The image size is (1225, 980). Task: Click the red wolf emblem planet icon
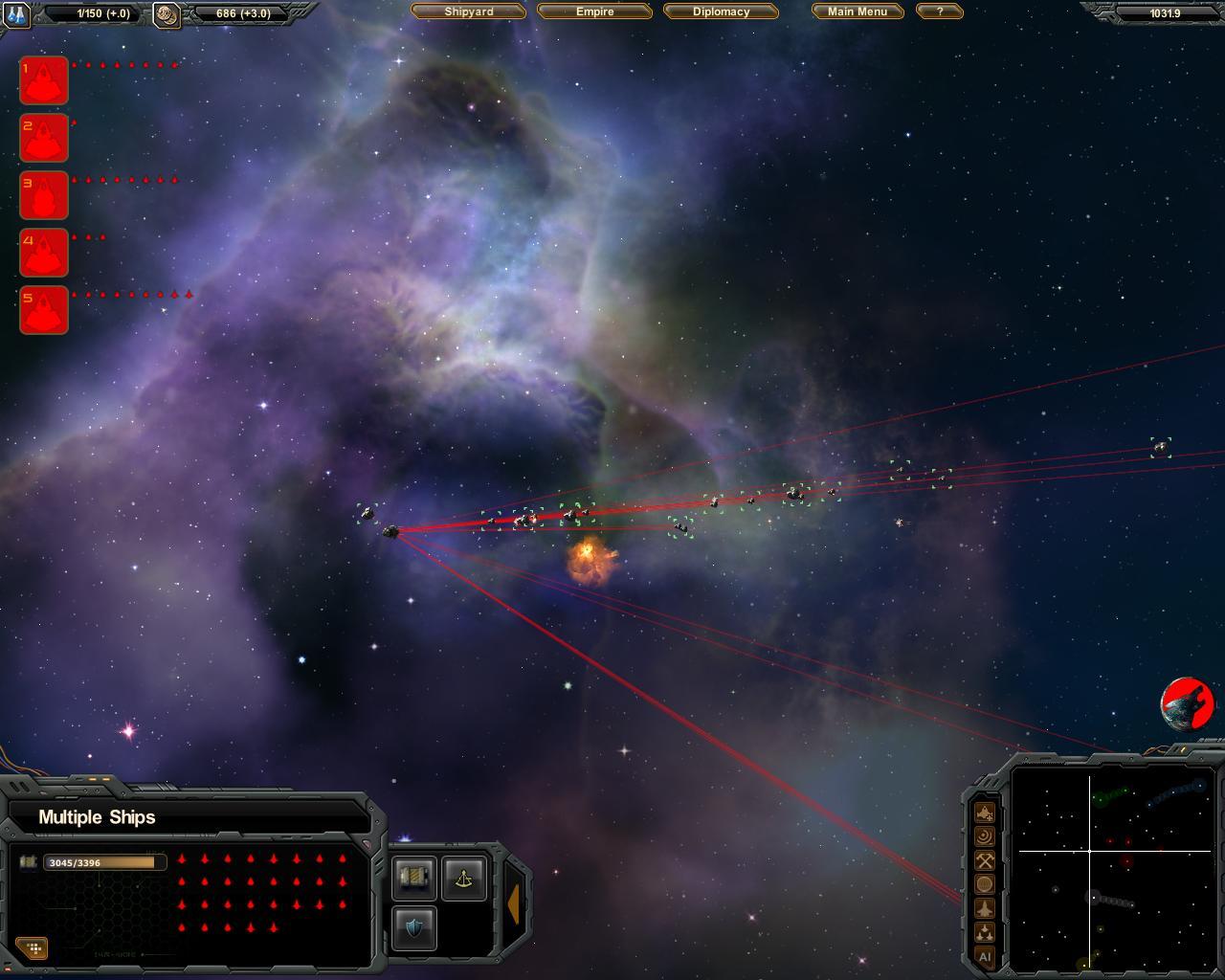(x=1188, y=704)
